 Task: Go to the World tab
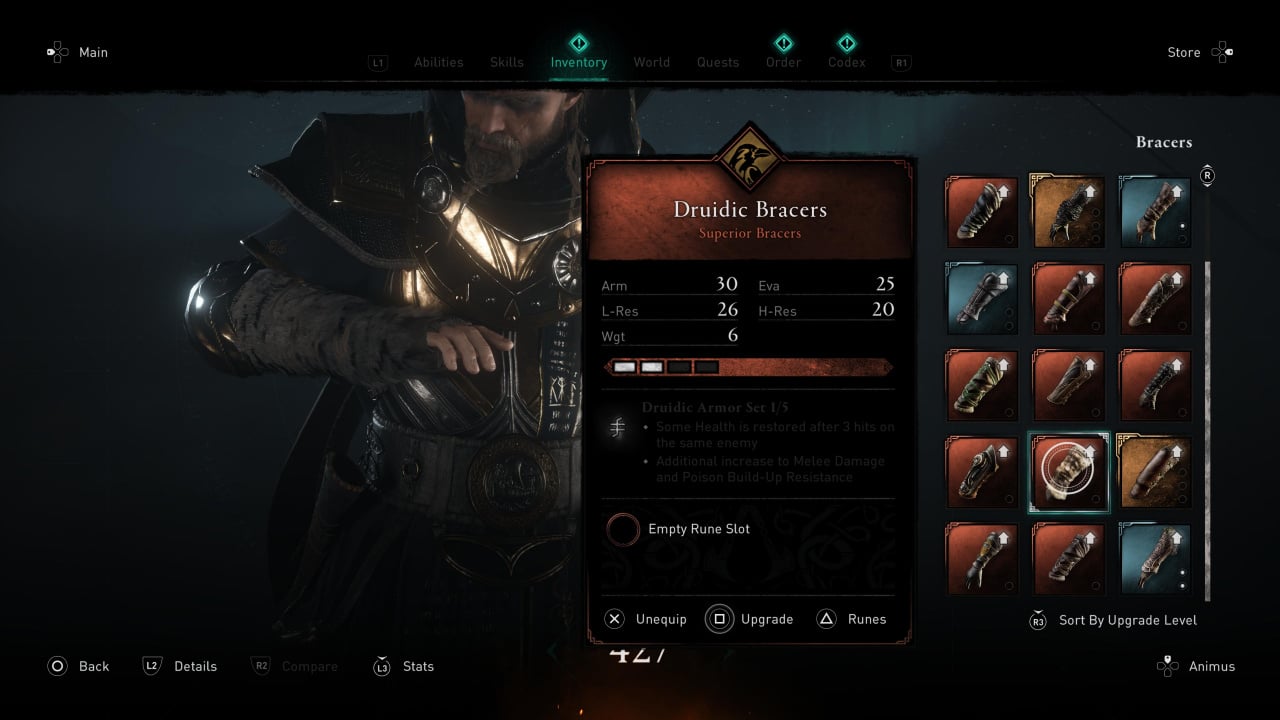(652, 62)
